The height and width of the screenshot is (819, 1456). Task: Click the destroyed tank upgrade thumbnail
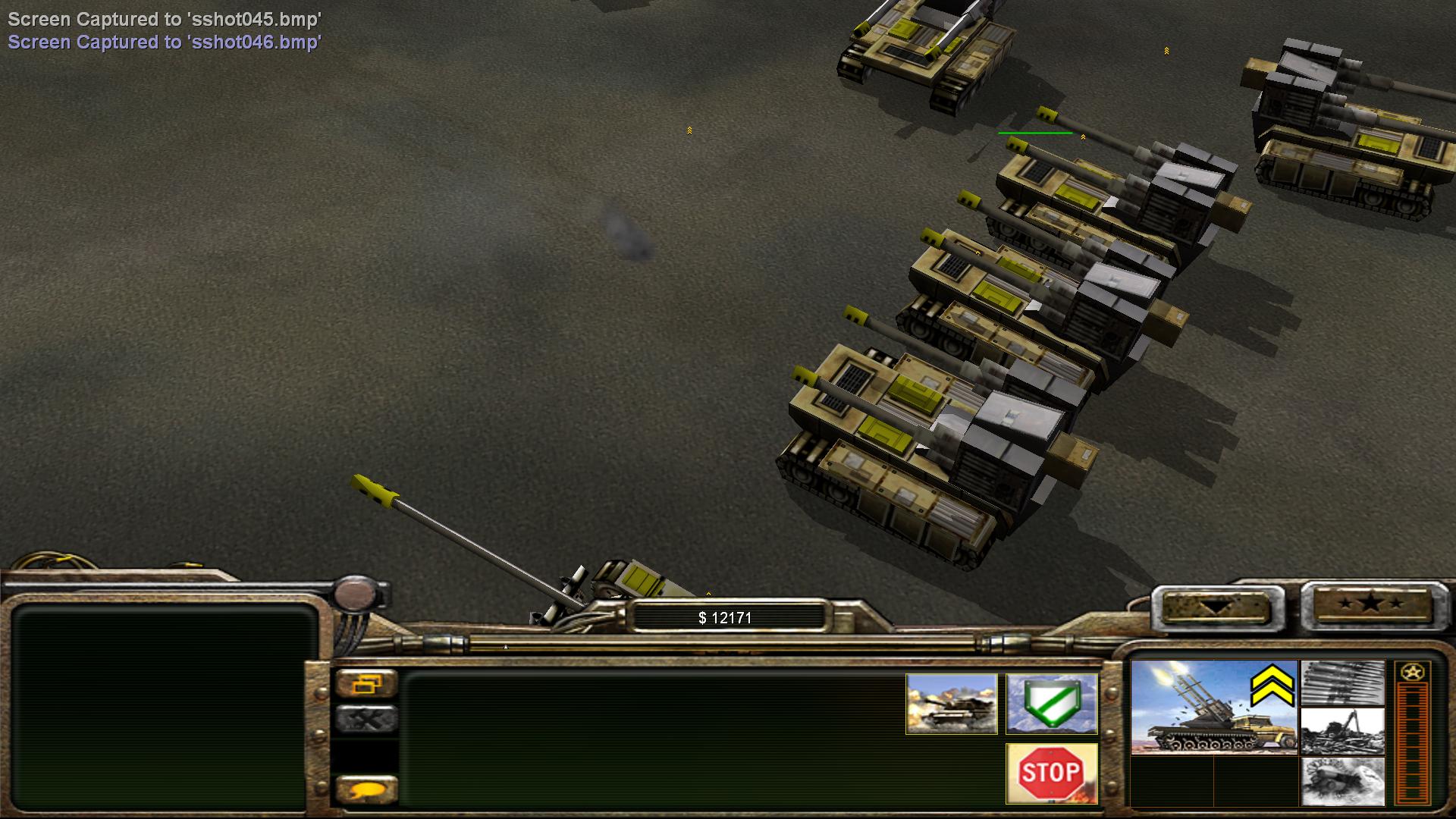(x=1342, y=781)
